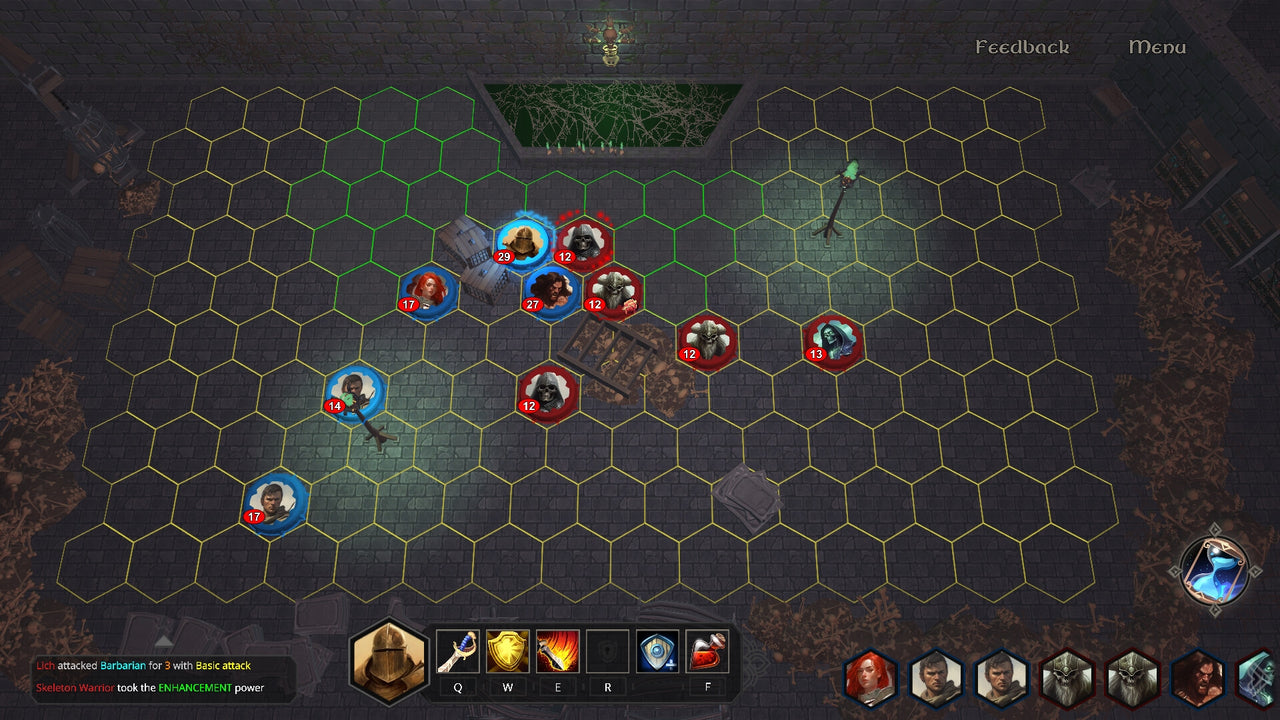The width and height of the screenshot is (1280, 720).
Task: Click the Feedback option
Action: tap(1022, 46)
